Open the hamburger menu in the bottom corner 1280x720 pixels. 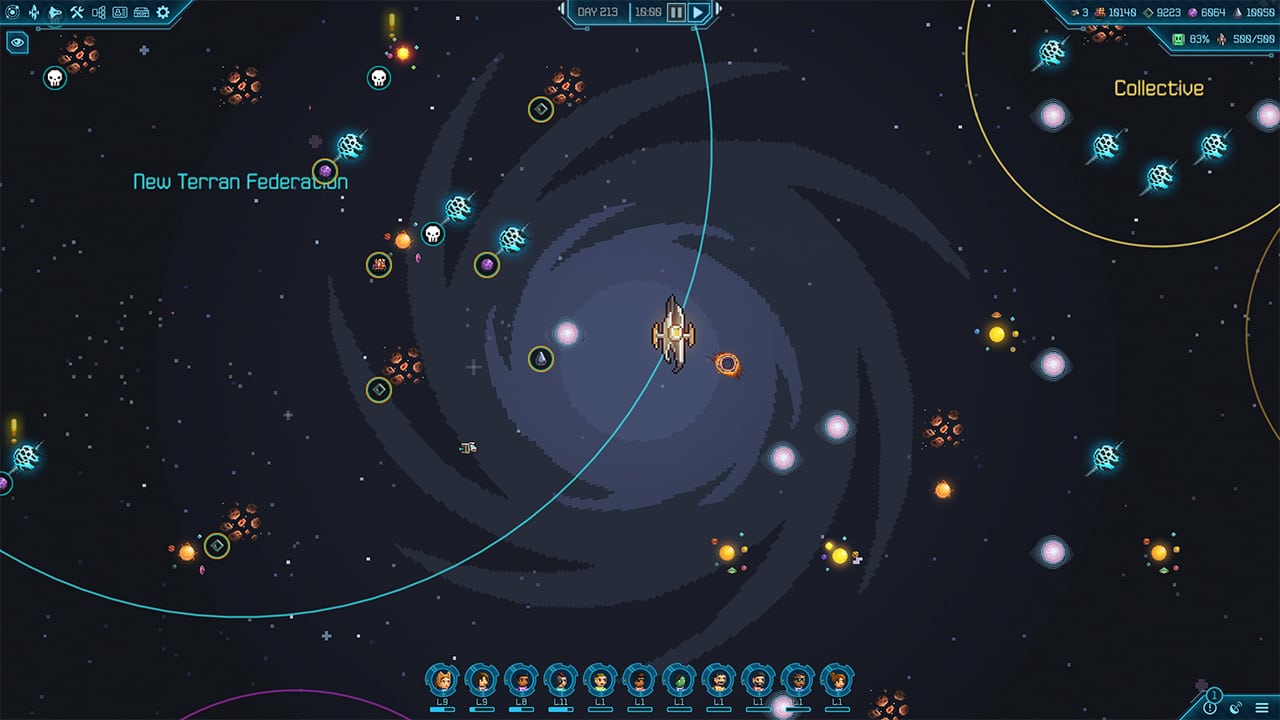1262,707
